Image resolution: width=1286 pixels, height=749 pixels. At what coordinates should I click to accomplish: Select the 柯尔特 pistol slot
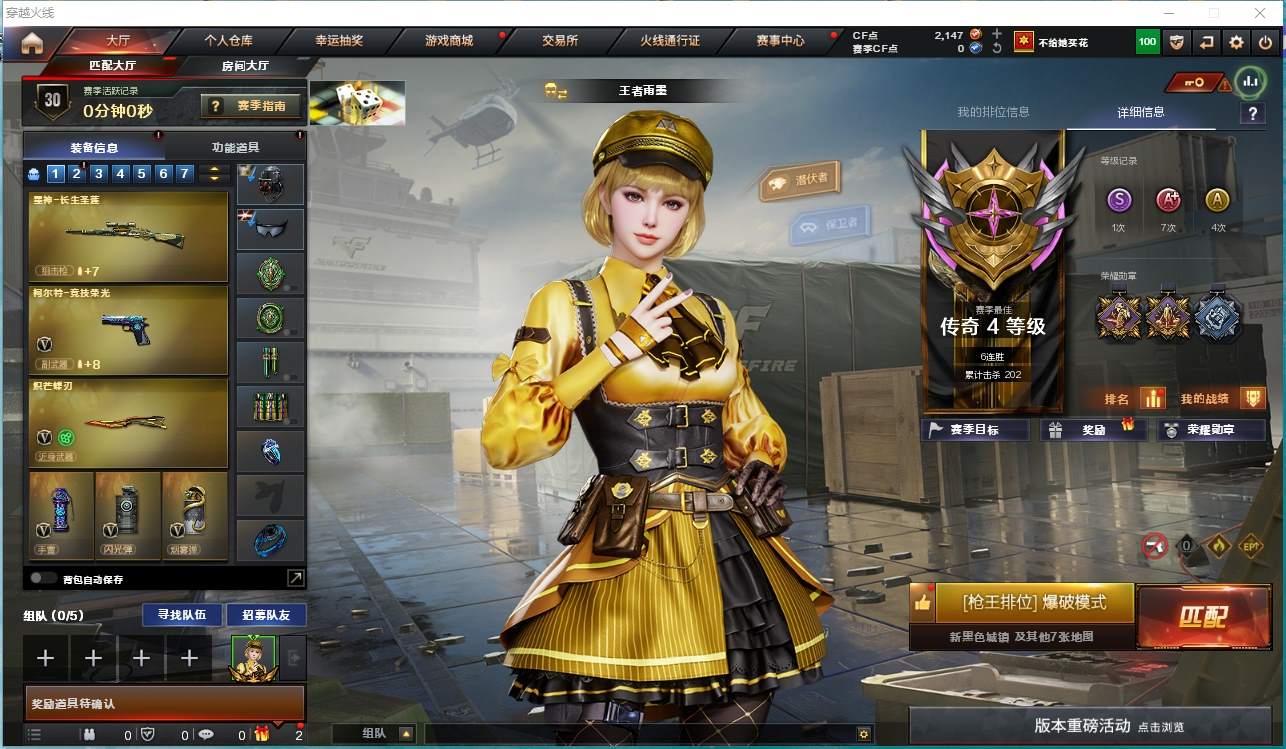[129, 330]
